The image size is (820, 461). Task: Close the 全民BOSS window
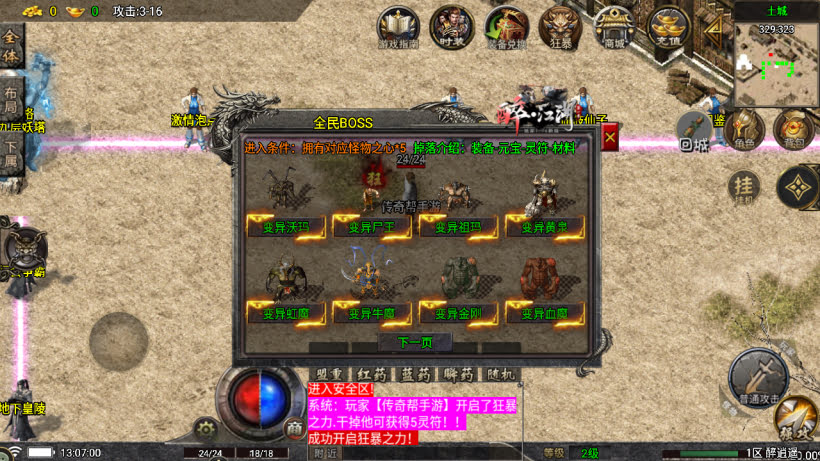609,138
